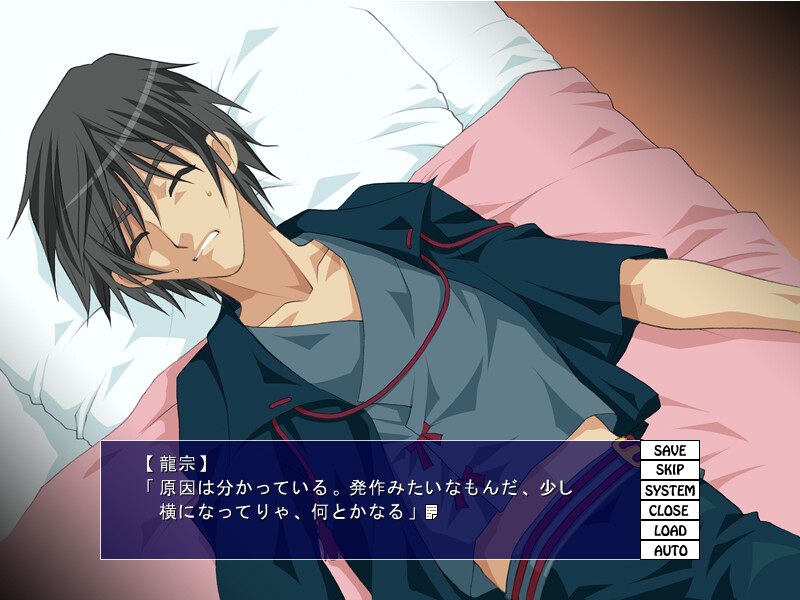The height and width of the screenshot is (600, 800).
Task: Hide the text box with CLOSE
Action: 670,511
